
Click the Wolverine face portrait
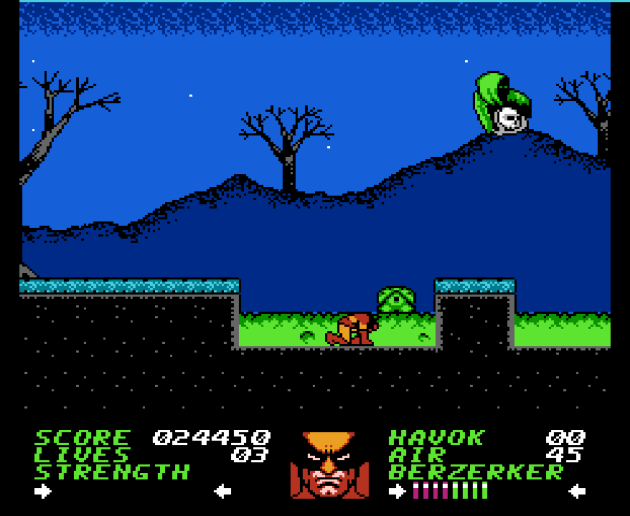pyautogui.click(x=328, y=465)
